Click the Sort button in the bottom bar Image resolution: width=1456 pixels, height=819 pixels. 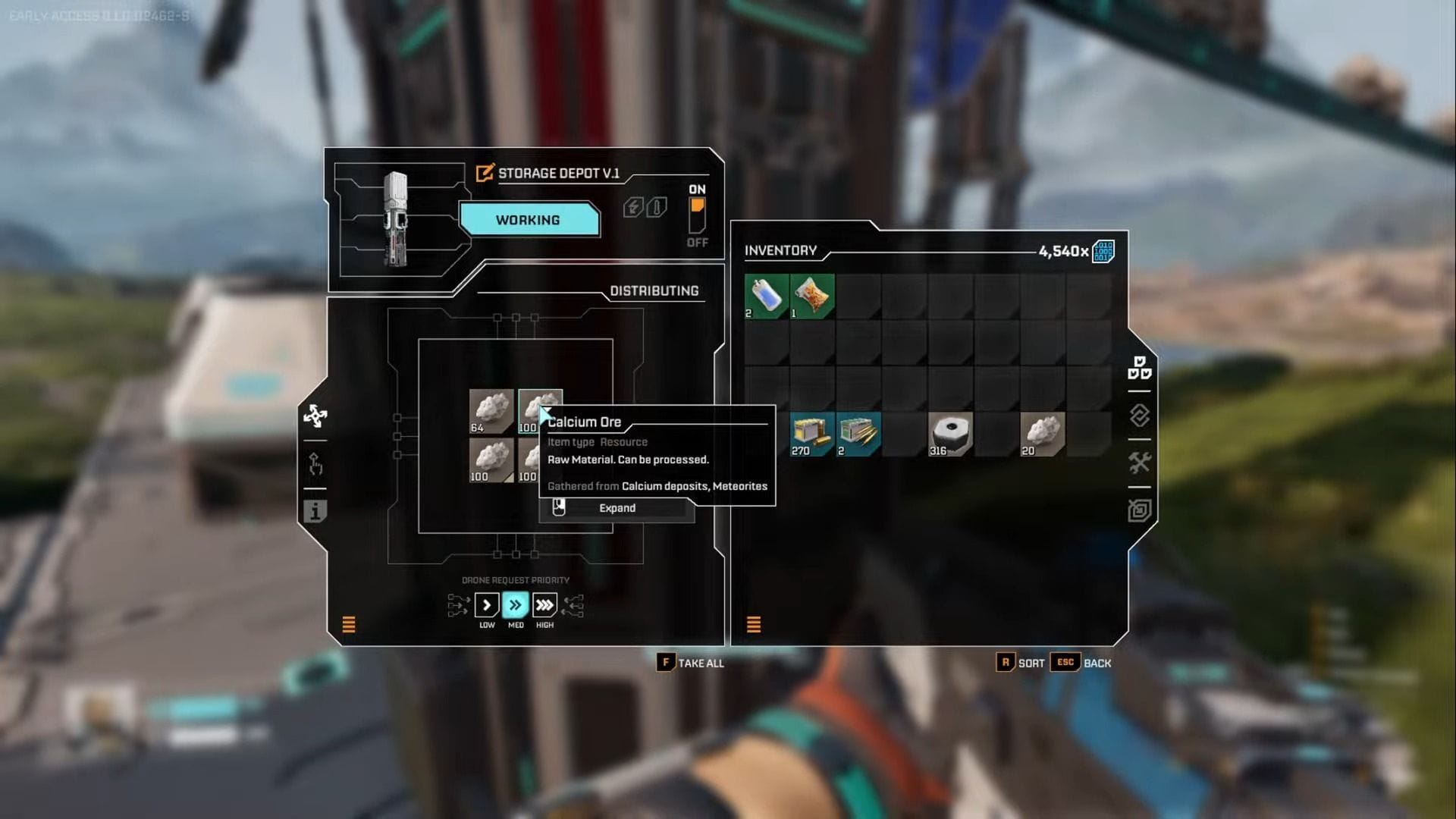(1021, 662)
